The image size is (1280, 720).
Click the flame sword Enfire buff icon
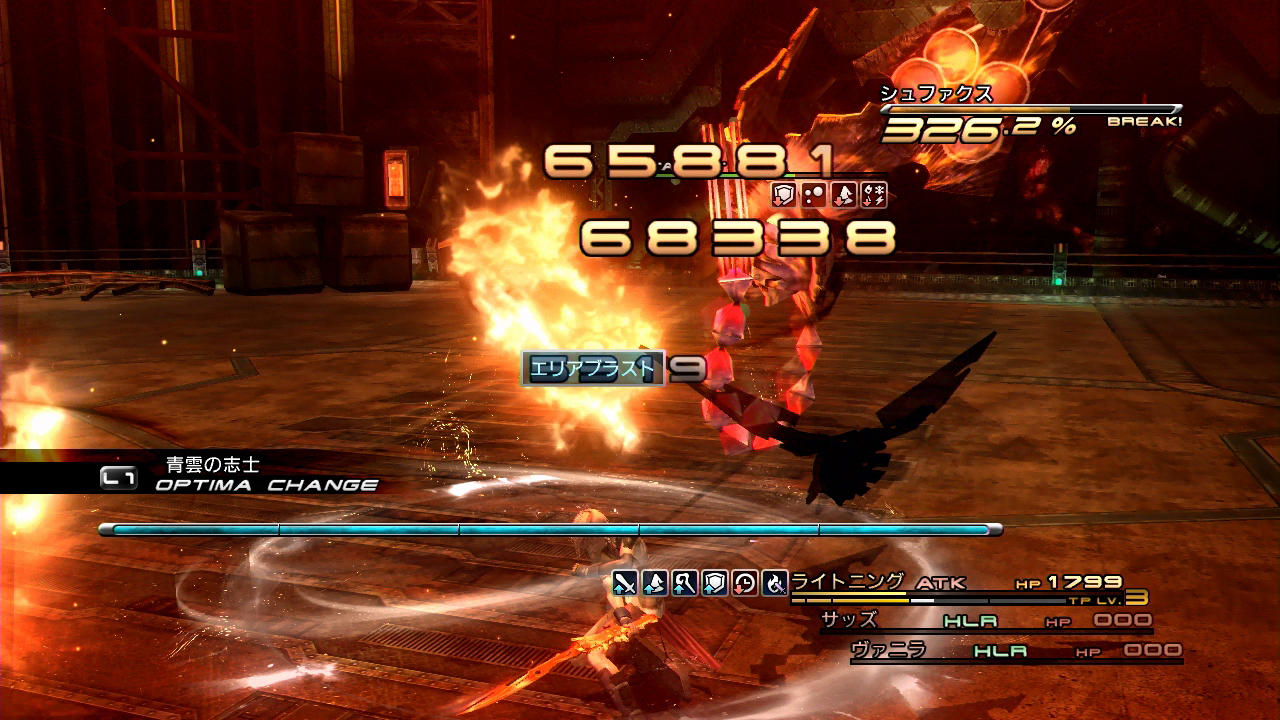[774, 583]
